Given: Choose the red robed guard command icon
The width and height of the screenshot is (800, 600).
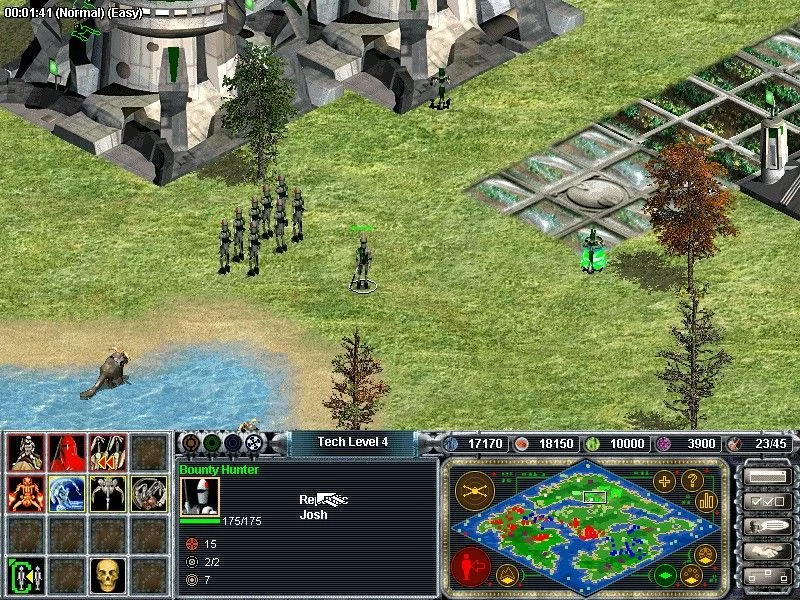Looking at the screenshot, I should pyautogui.click(x=66, y=453).
